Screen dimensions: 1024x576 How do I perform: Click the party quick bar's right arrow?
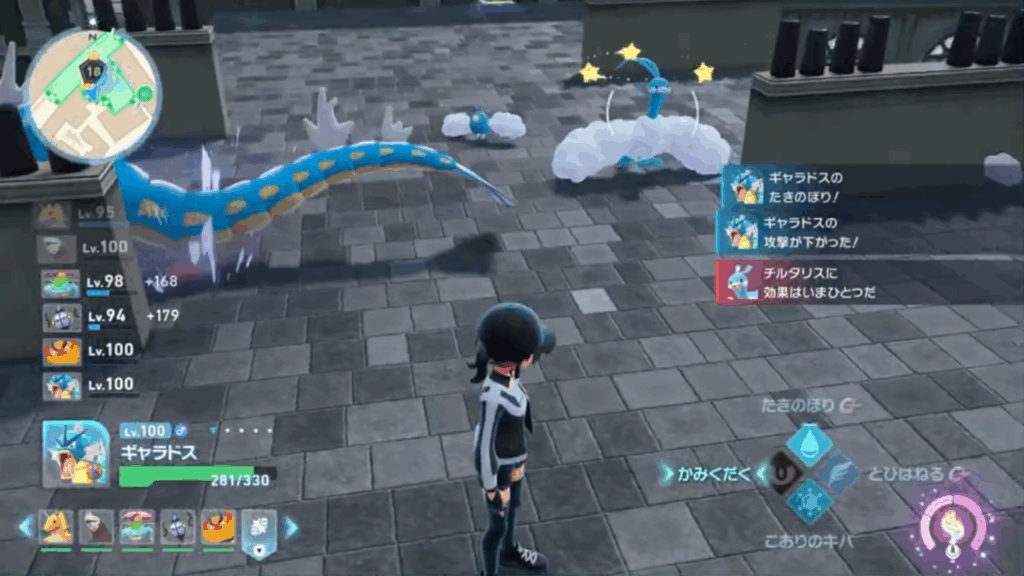pyautogui.click(x=291, y=526)
